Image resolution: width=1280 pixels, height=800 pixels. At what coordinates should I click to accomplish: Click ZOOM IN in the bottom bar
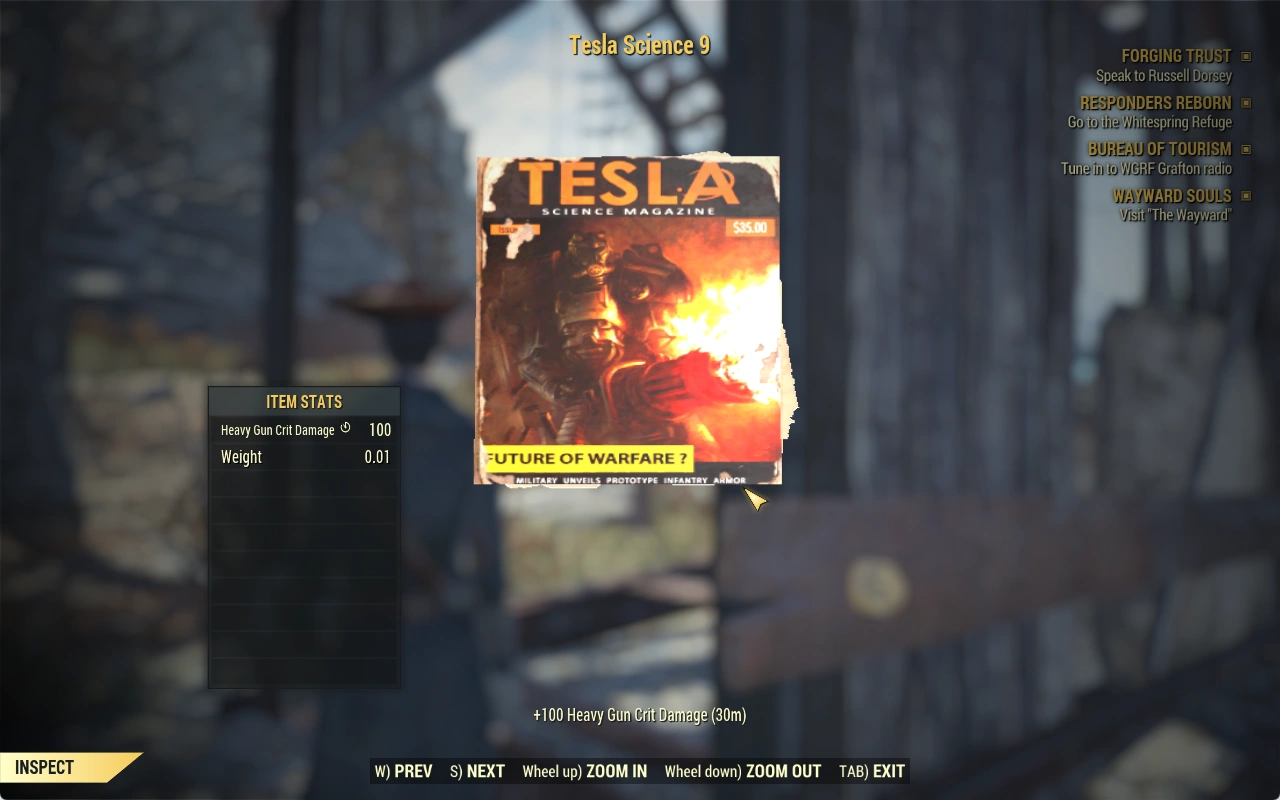[x=585, y=771]
